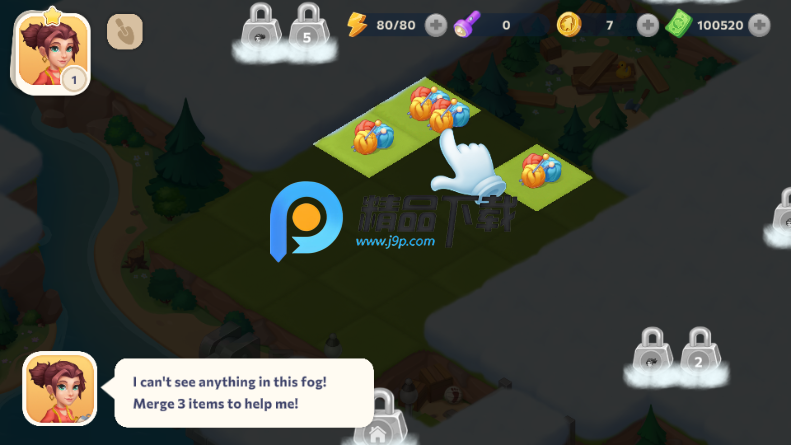Open the player profile avatar
791x445 pixels.
(49, 53)
